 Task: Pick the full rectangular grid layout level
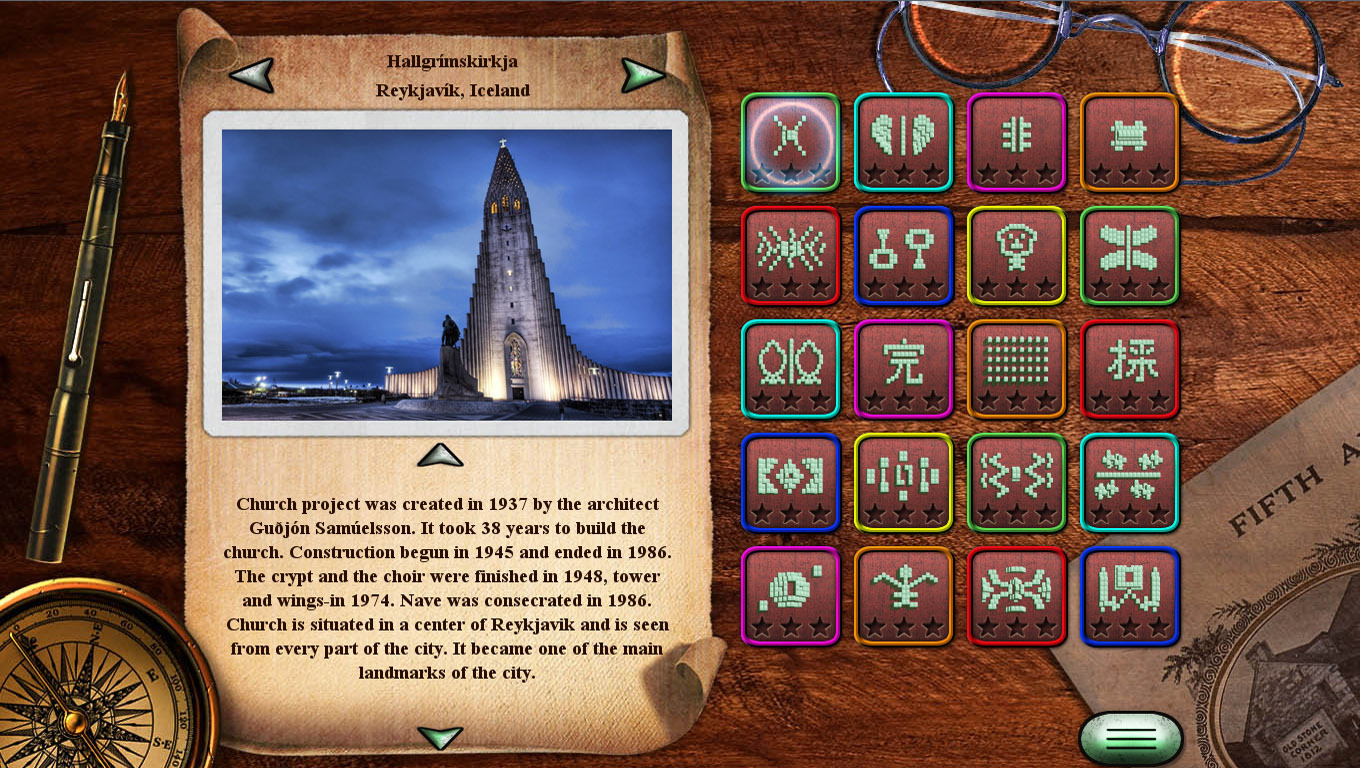pos(1016,368)
